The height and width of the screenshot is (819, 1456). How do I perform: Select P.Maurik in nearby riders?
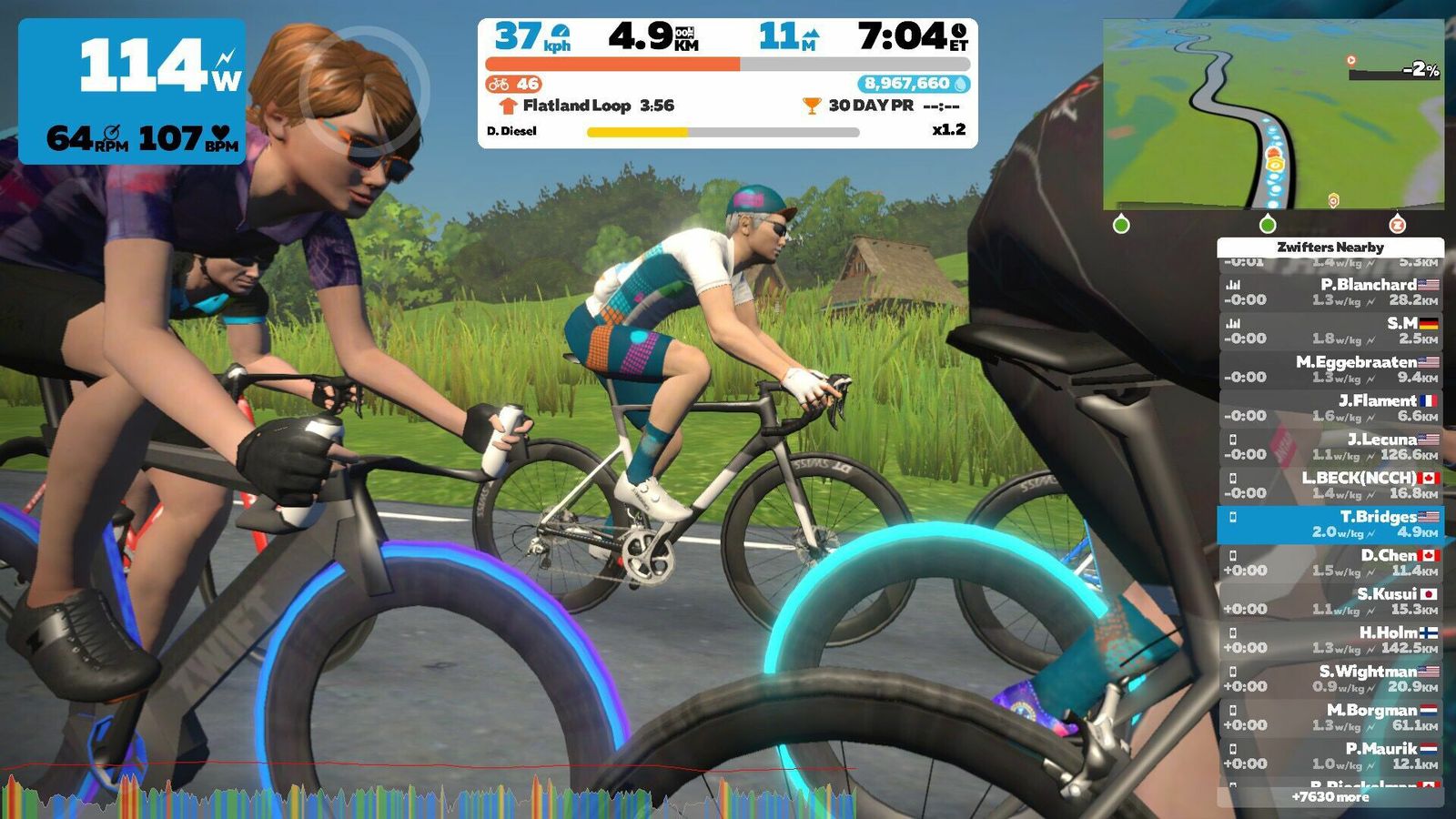click(1330, 755)
